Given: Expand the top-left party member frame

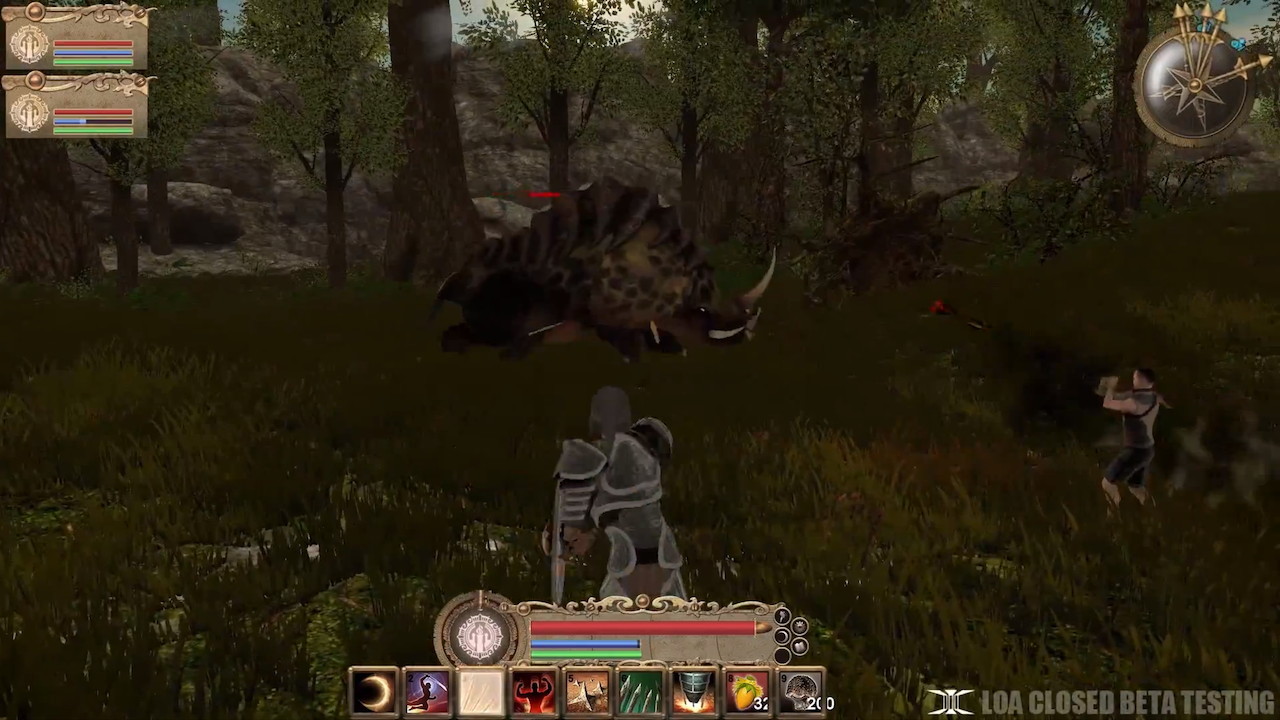Looking at the screenshot, I should (34, 13).
